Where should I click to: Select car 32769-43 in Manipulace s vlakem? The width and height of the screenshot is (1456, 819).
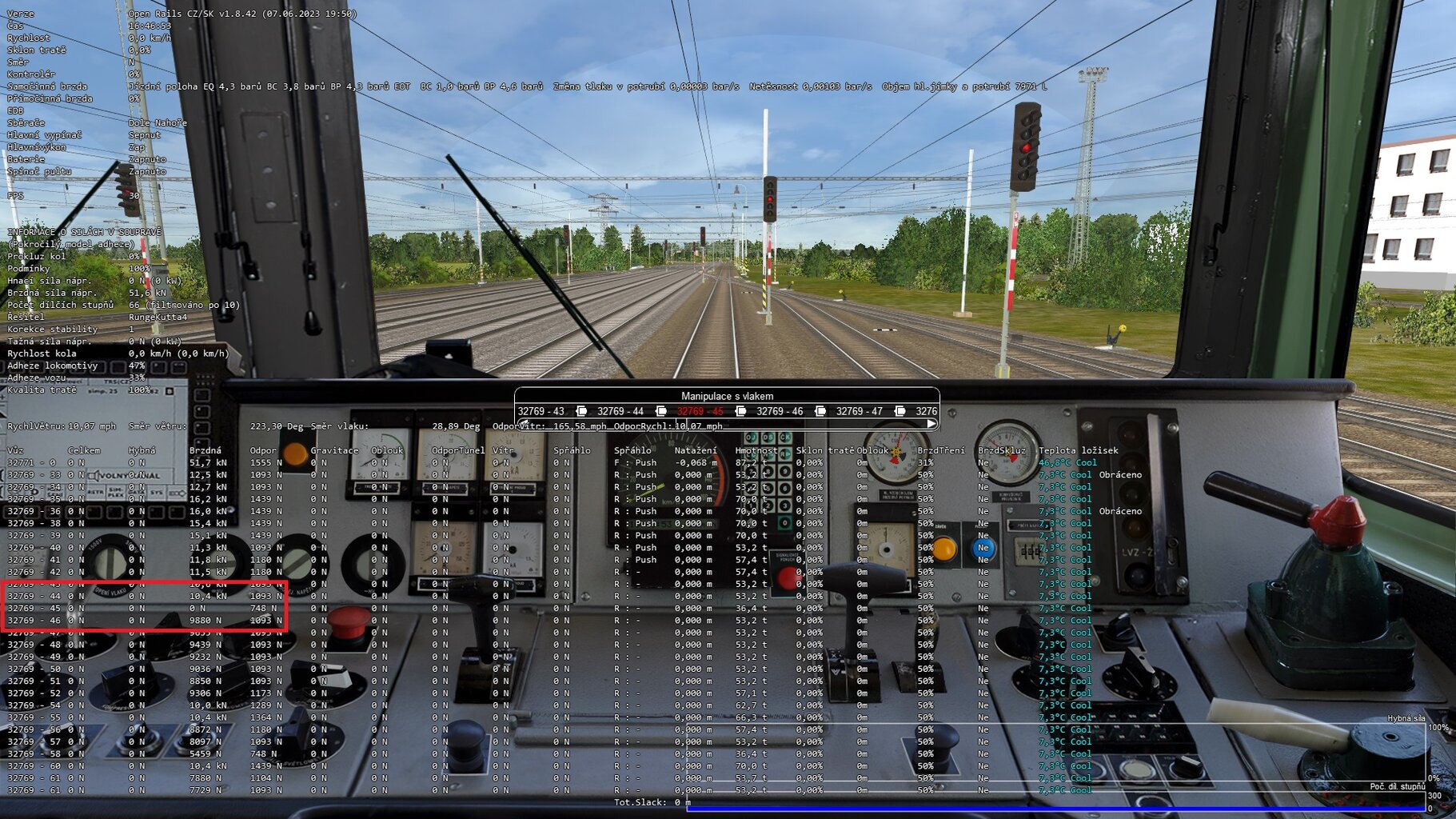coord(541,411)
